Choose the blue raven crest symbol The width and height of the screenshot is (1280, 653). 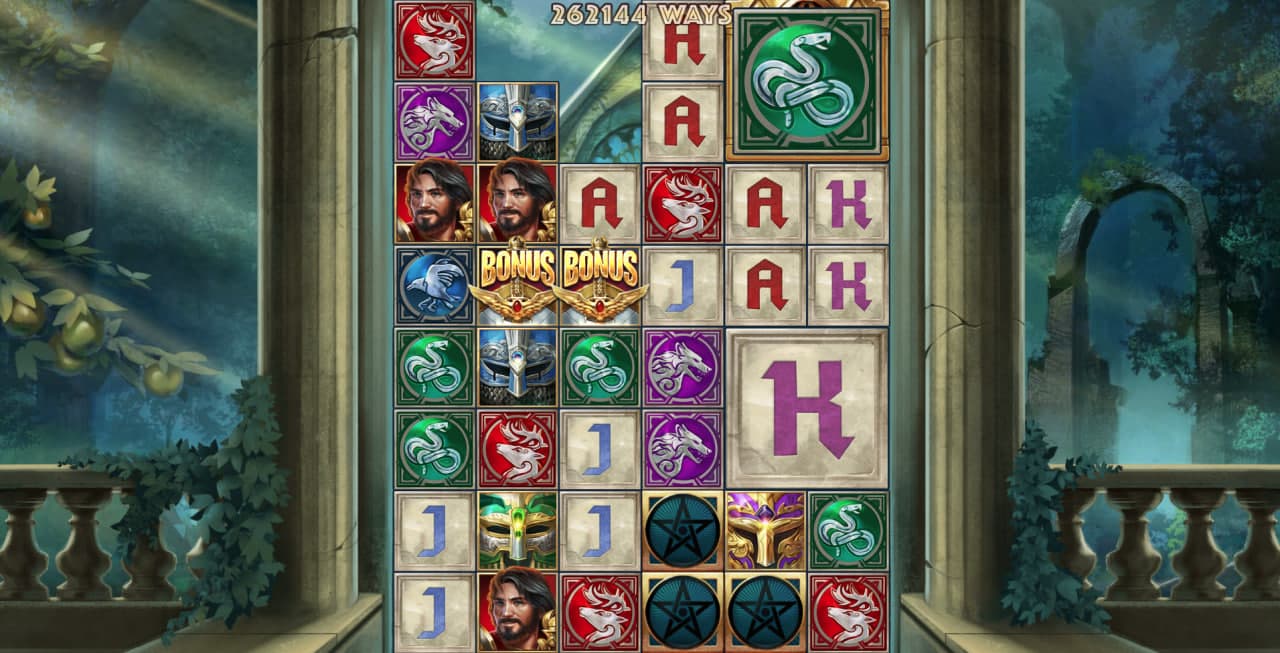click(x=434, y=285)
